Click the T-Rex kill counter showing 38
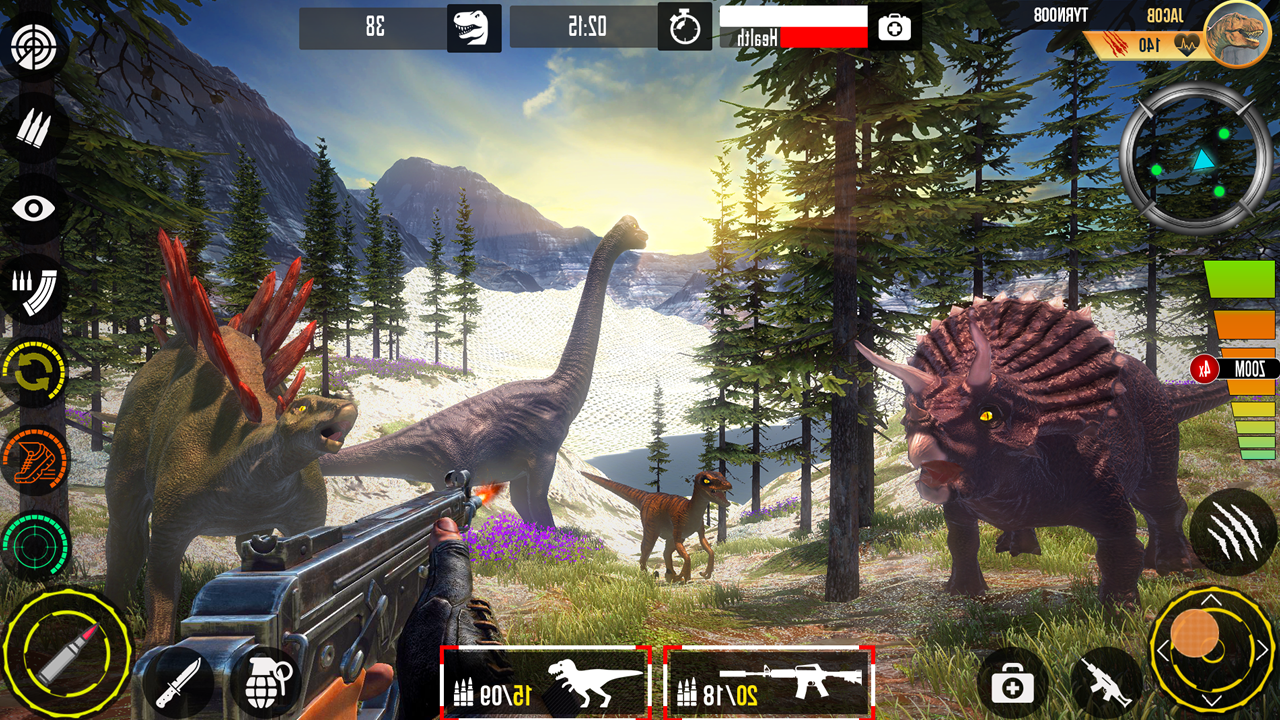The image size is (1280, 720). 400,27
